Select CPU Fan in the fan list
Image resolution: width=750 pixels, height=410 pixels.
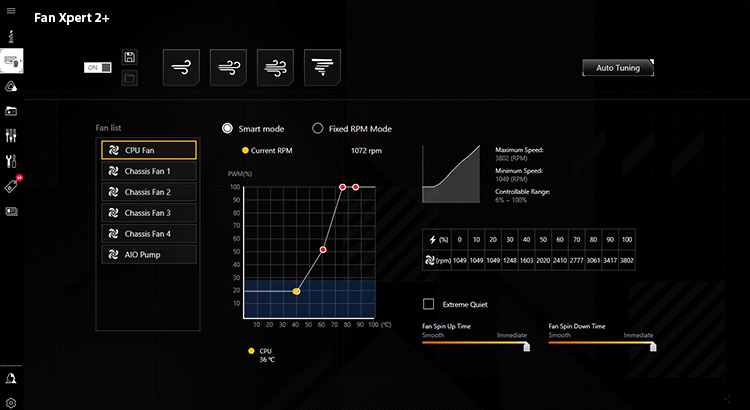[x=149, y=150]
